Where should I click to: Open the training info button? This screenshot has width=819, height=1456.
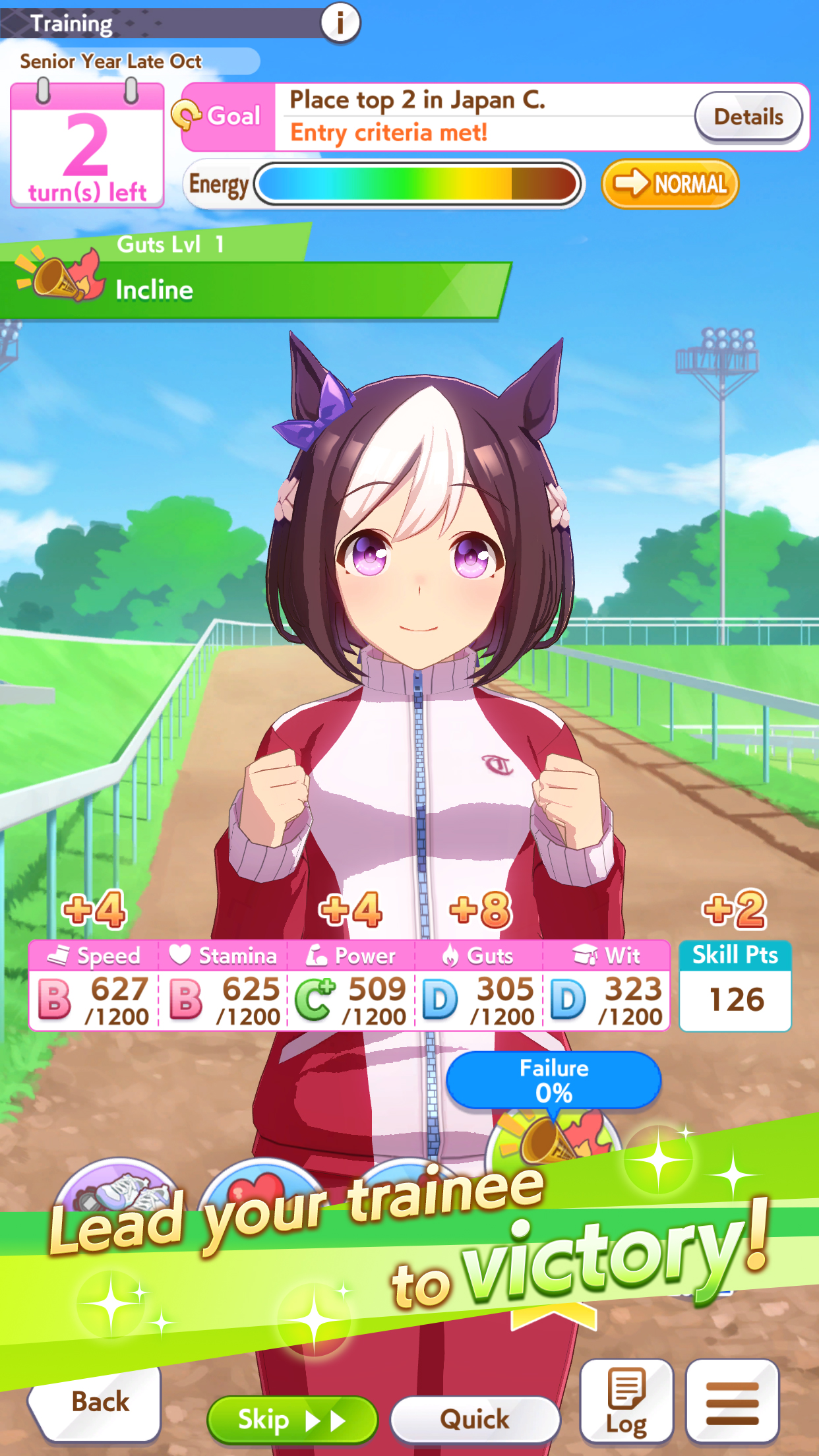coord(340,22)
